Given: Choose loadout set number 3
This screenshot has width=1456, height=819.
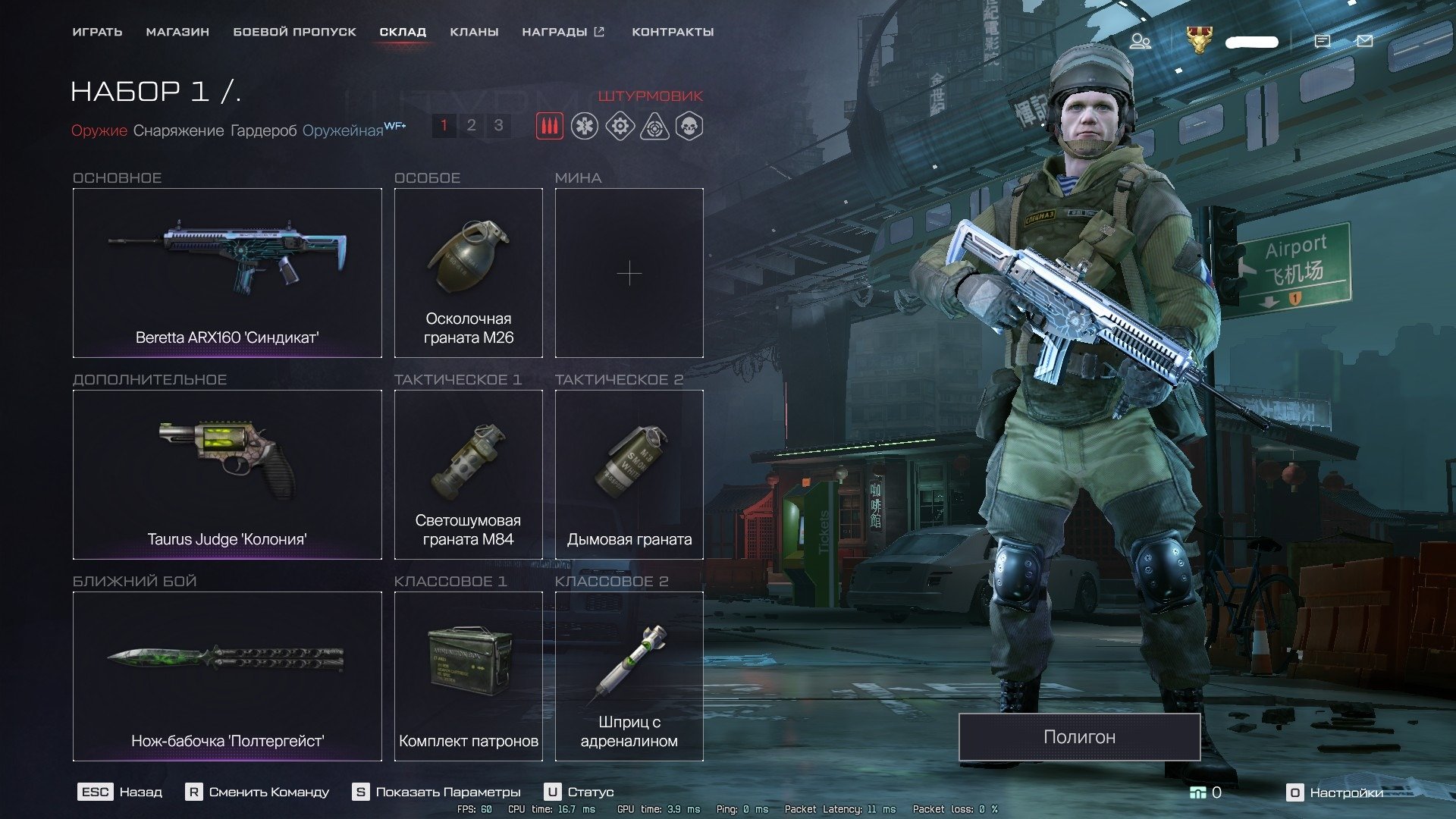Looking at the screenshot, I should click(498, 125).
